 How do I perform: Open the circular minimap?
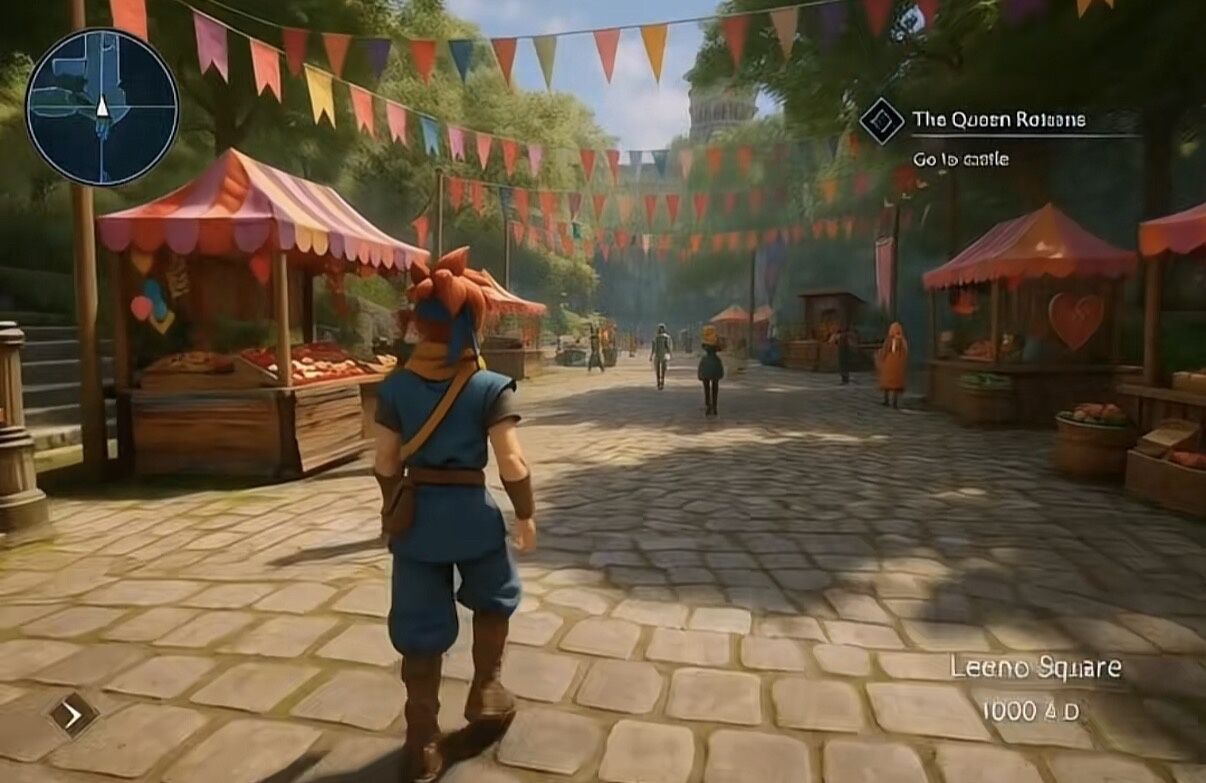tap(102, 107)
